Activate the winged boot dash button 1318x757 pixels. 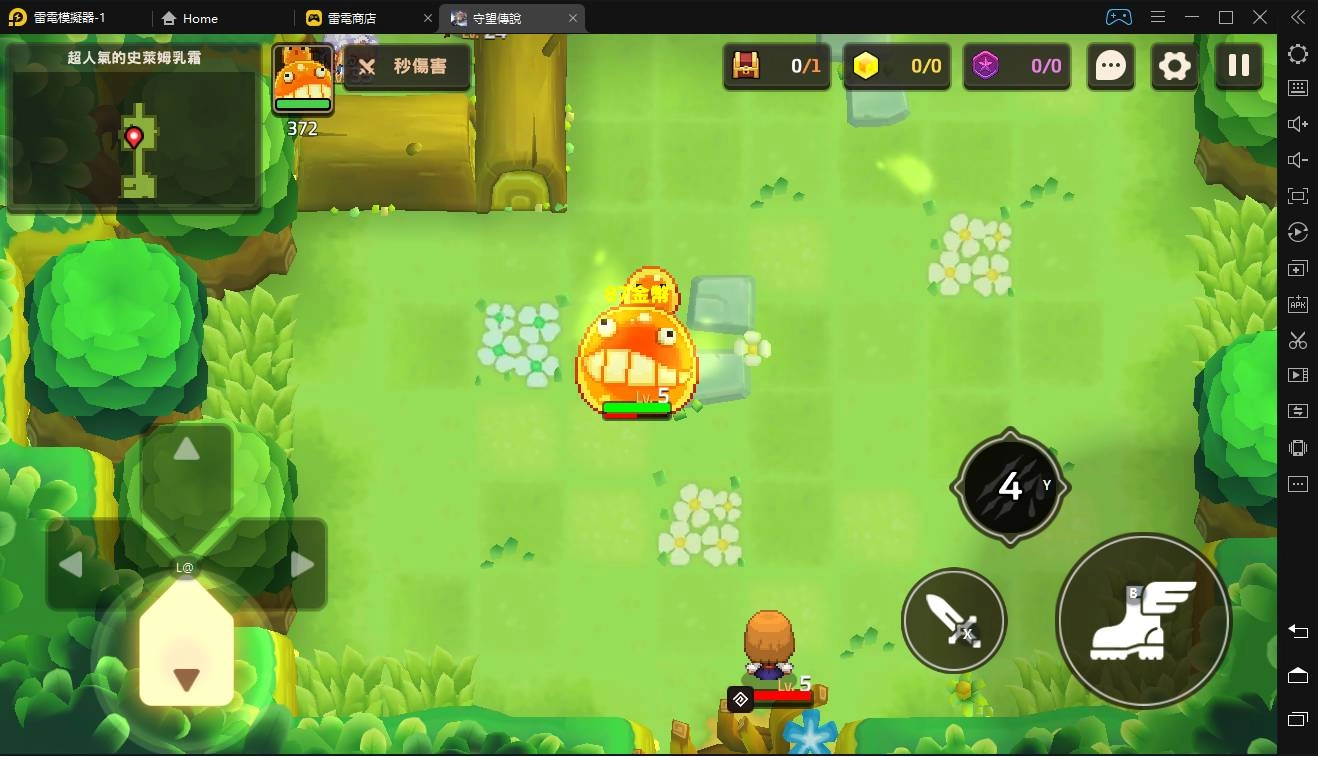pyautogui.click(x=1143, y=621)
